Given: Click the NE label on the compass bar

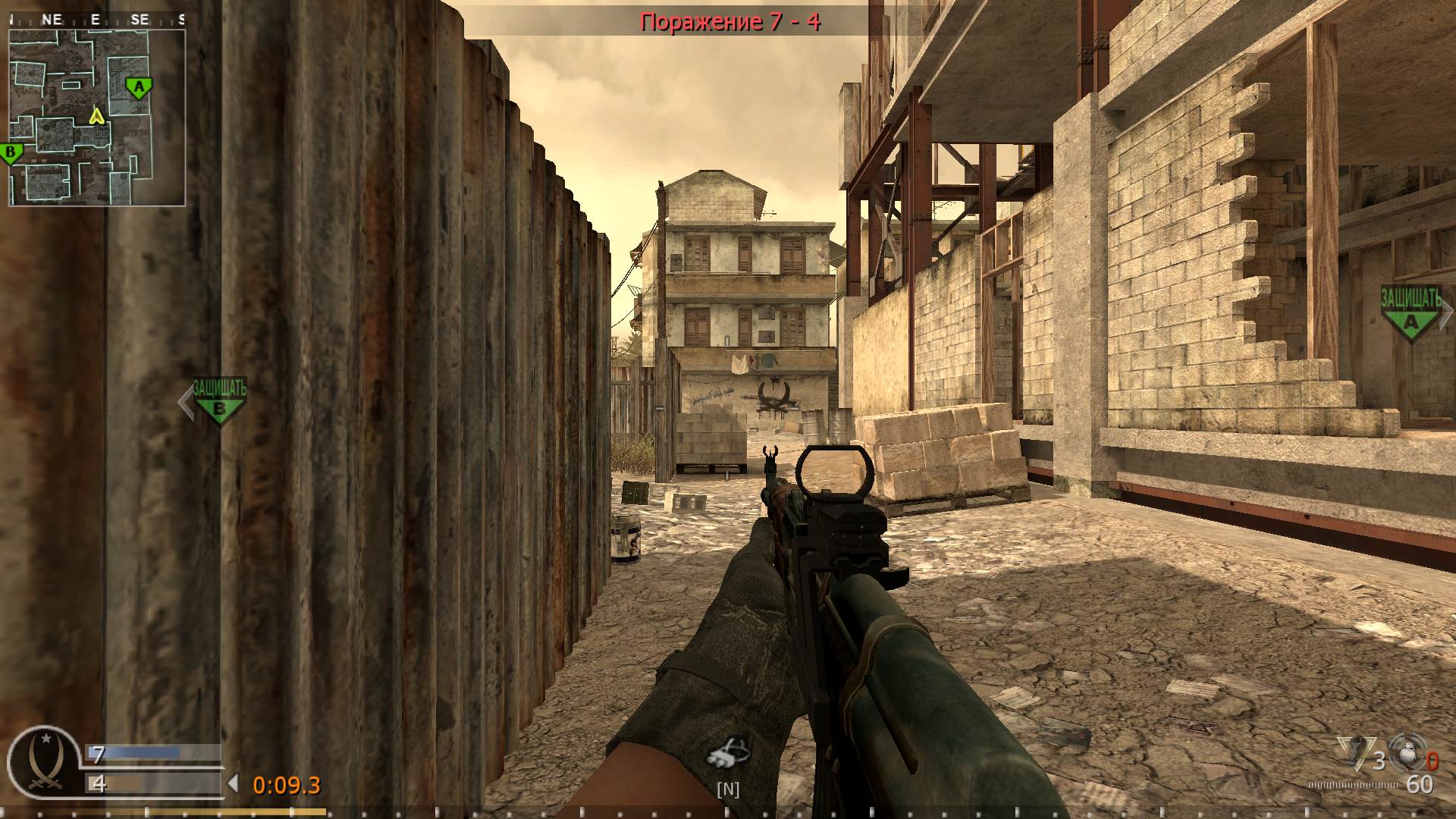Looking at the screenshot, I should point(52,20).
